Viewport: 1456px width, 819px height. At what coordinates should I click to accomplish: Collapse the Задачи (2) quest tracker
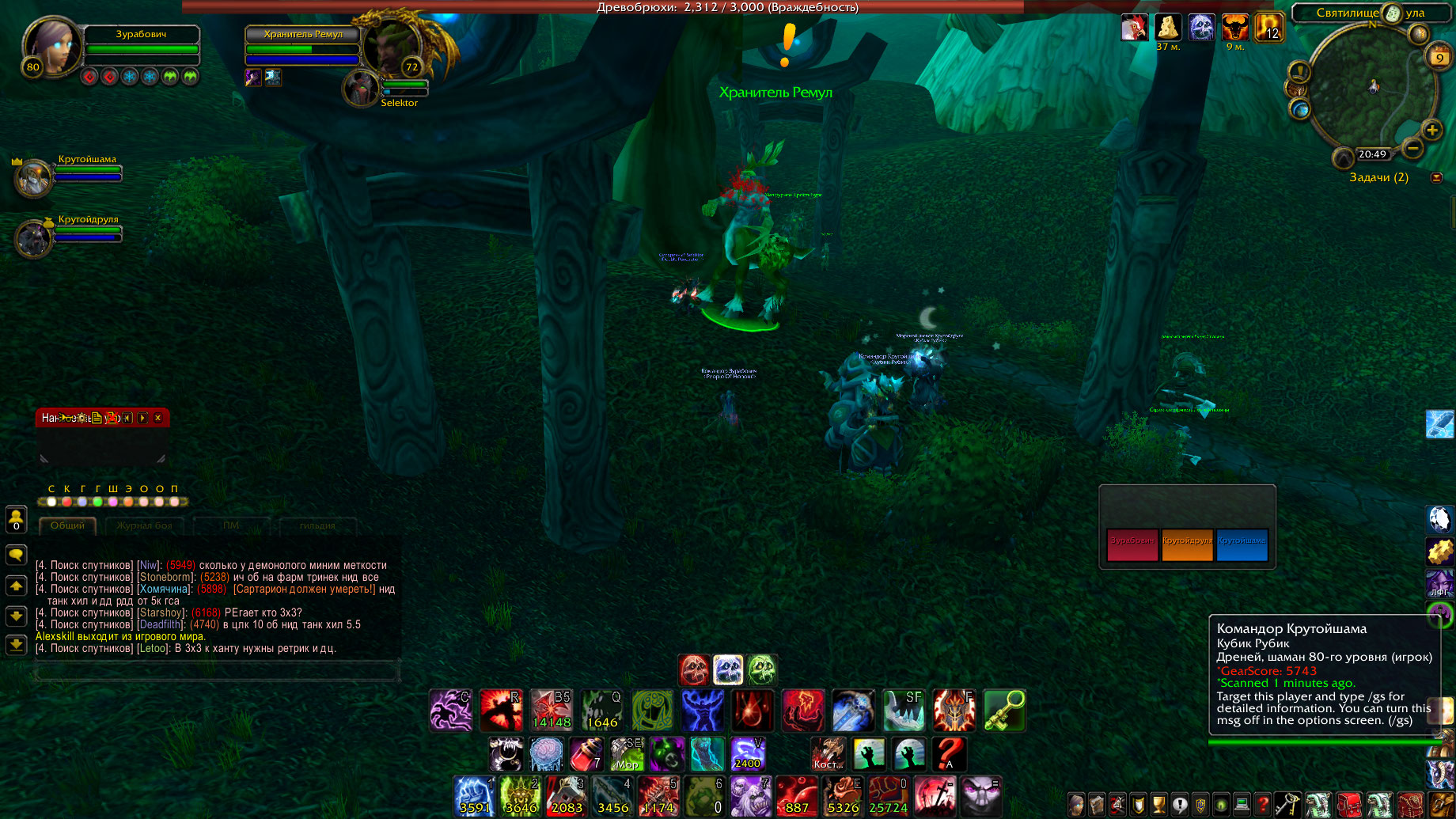click(1436, 178)
